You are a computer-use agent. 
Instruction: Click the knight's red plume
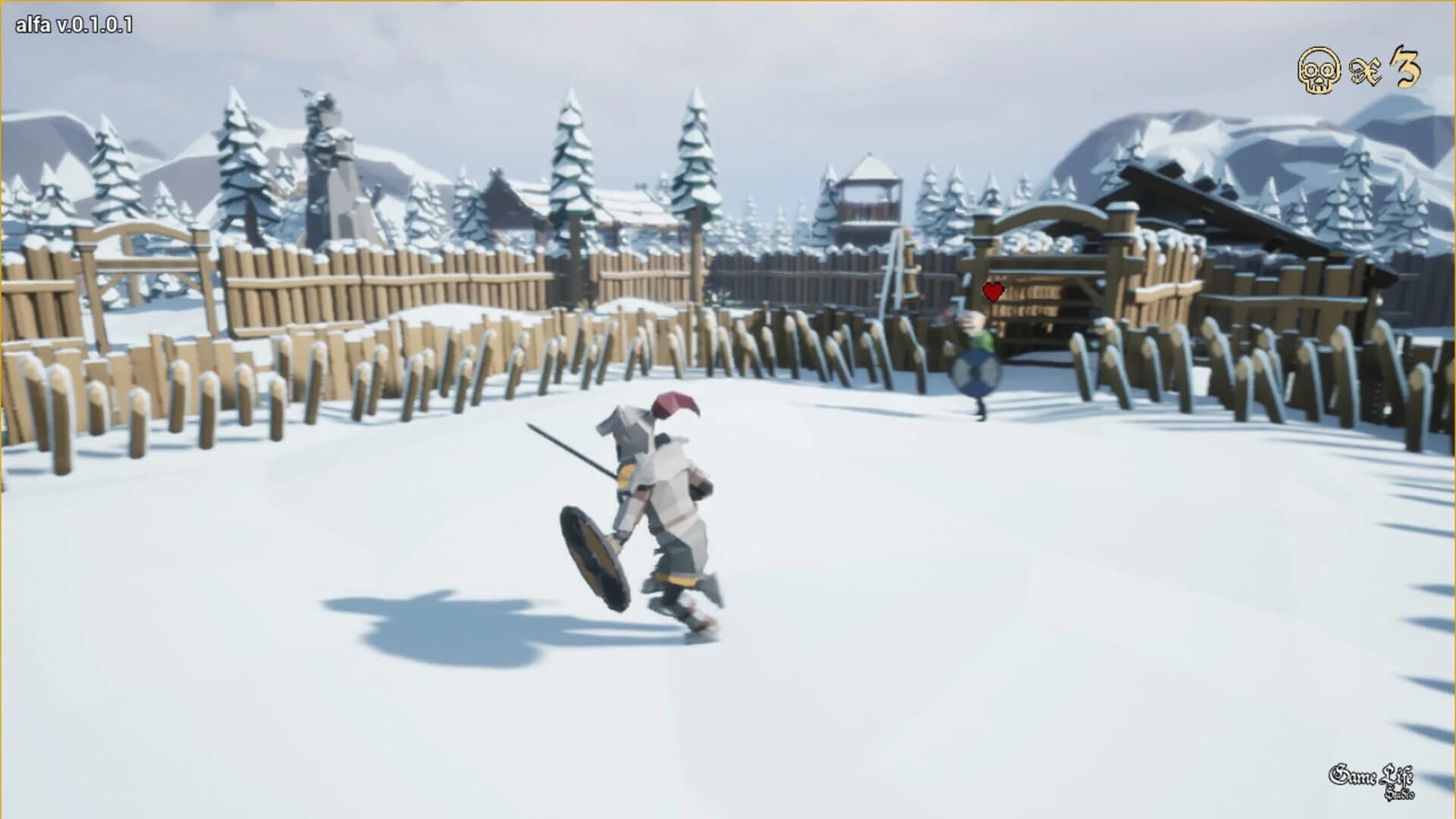pos(677,406)
